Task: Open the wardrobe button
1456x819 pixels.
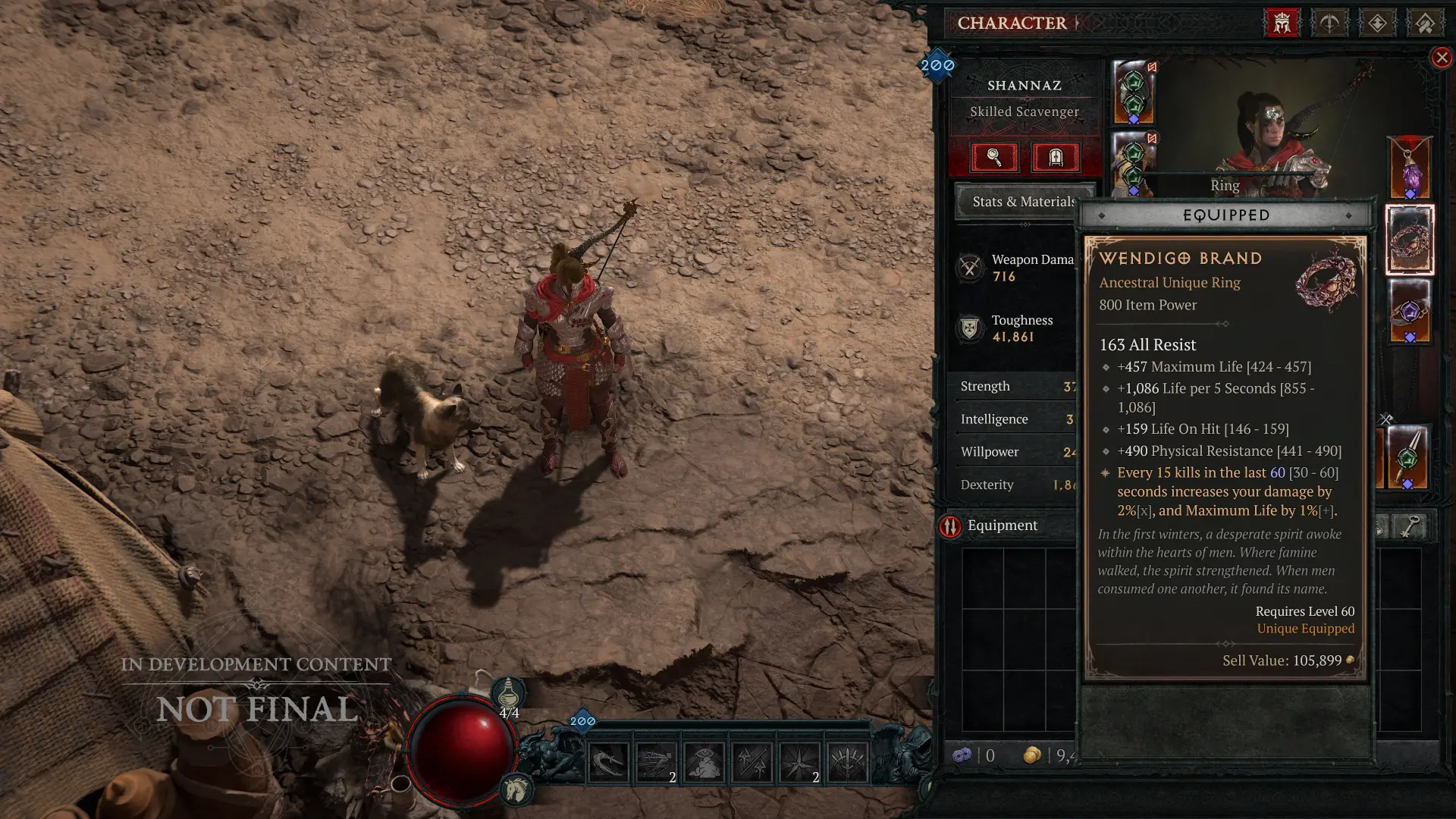Action: click(1055, 157)
